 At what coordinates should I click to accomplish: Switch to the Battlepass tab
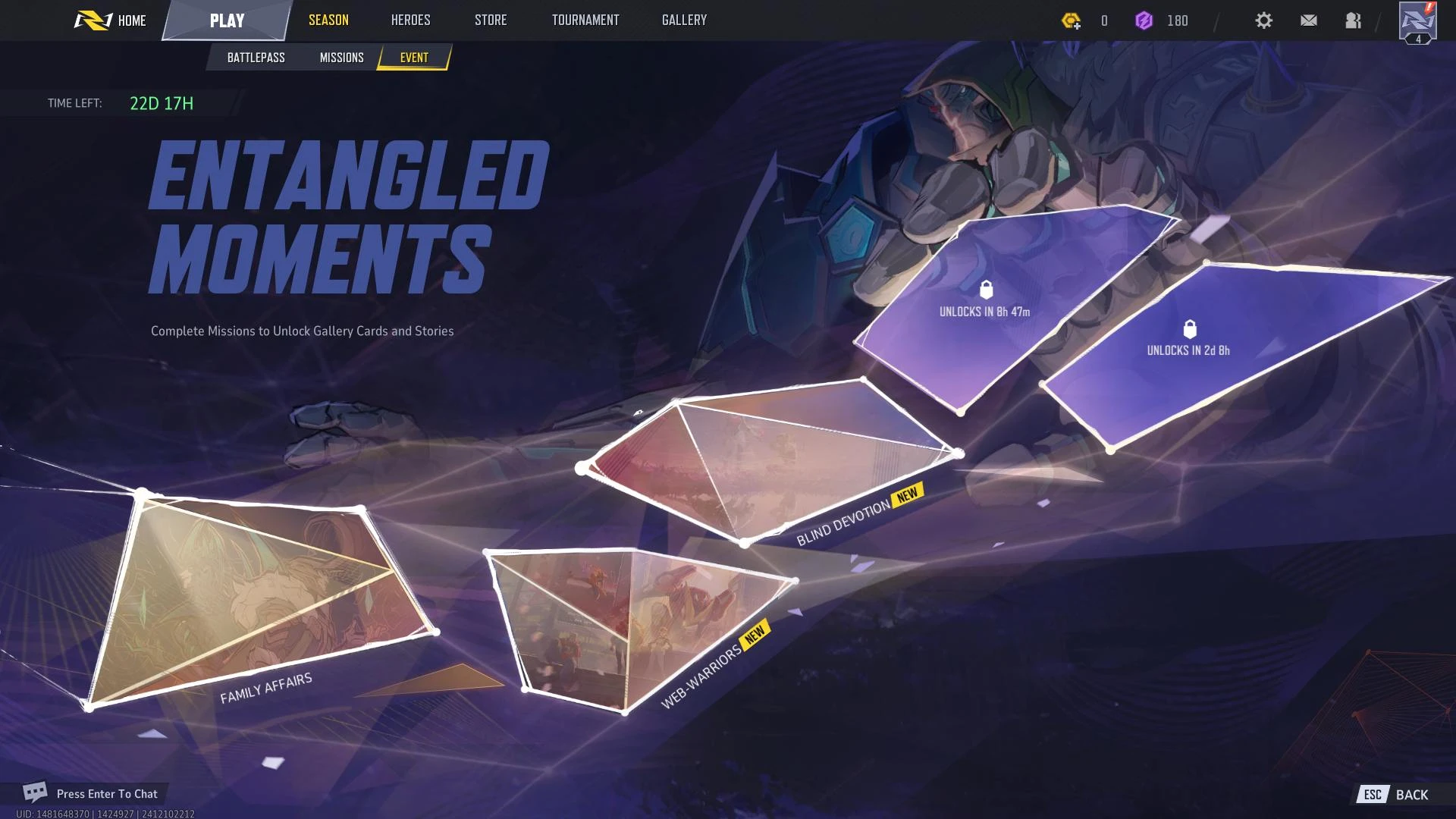(x=256, y=58)
